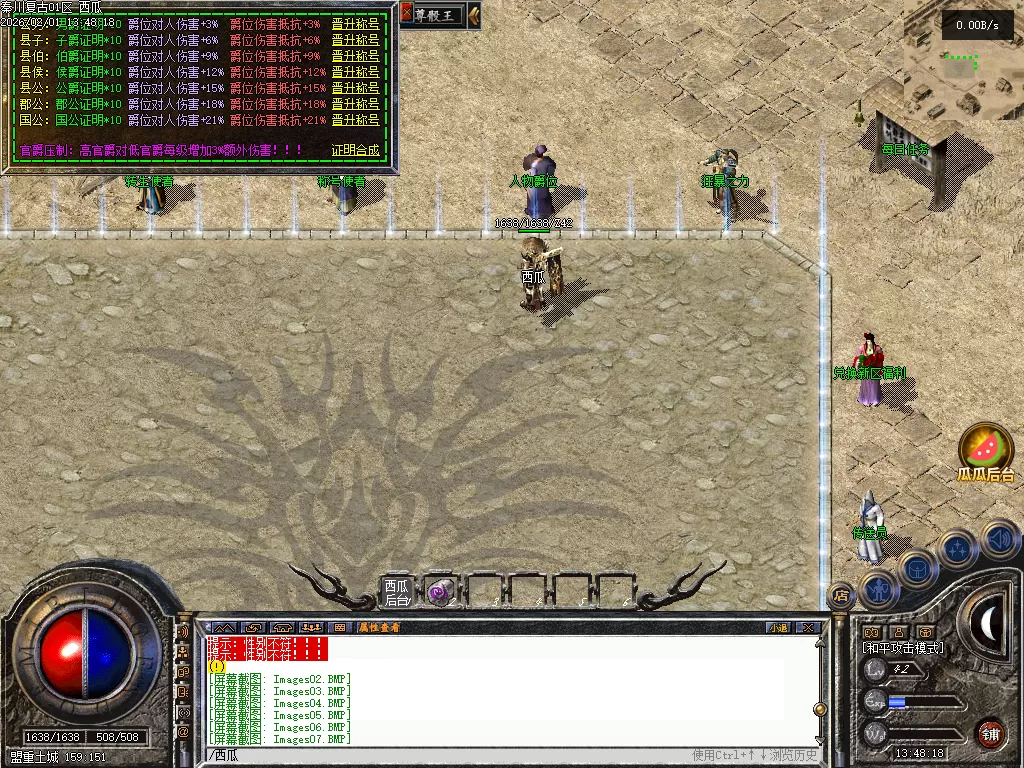Image resolution: width=1024 pixels, height=768 pixels.
Task: Close the chat panel with X
Action: tap(808, 627)
